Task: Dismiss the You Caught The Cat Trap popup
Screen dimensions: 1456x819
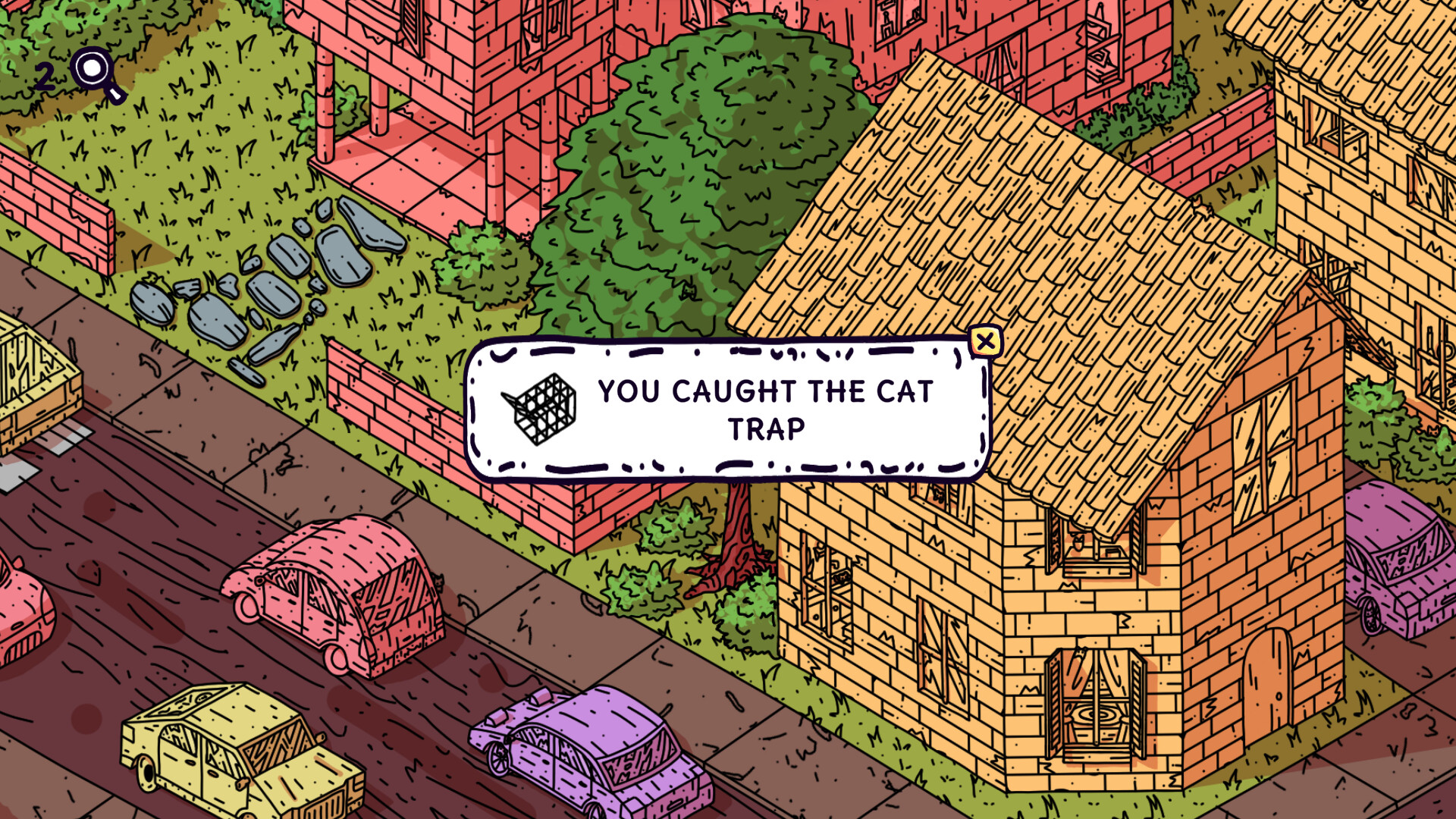Action: (986, 340)
